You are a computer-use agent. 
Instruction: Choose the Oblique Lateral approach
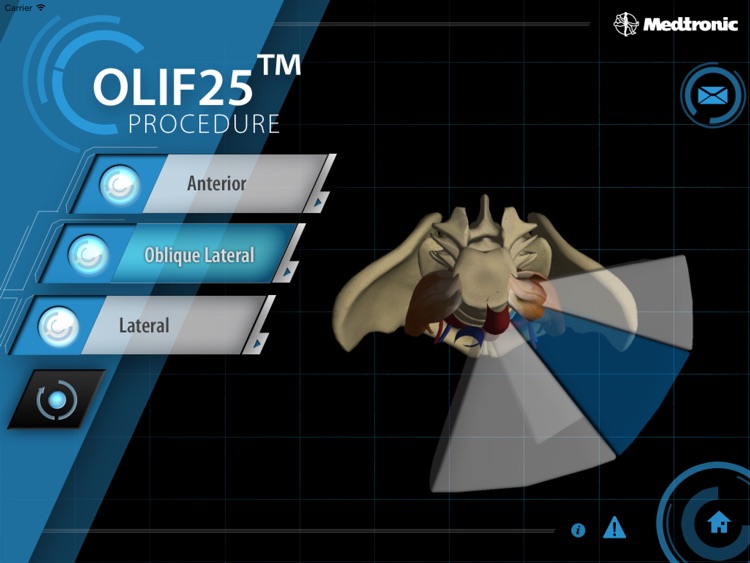tap(198, 255)
